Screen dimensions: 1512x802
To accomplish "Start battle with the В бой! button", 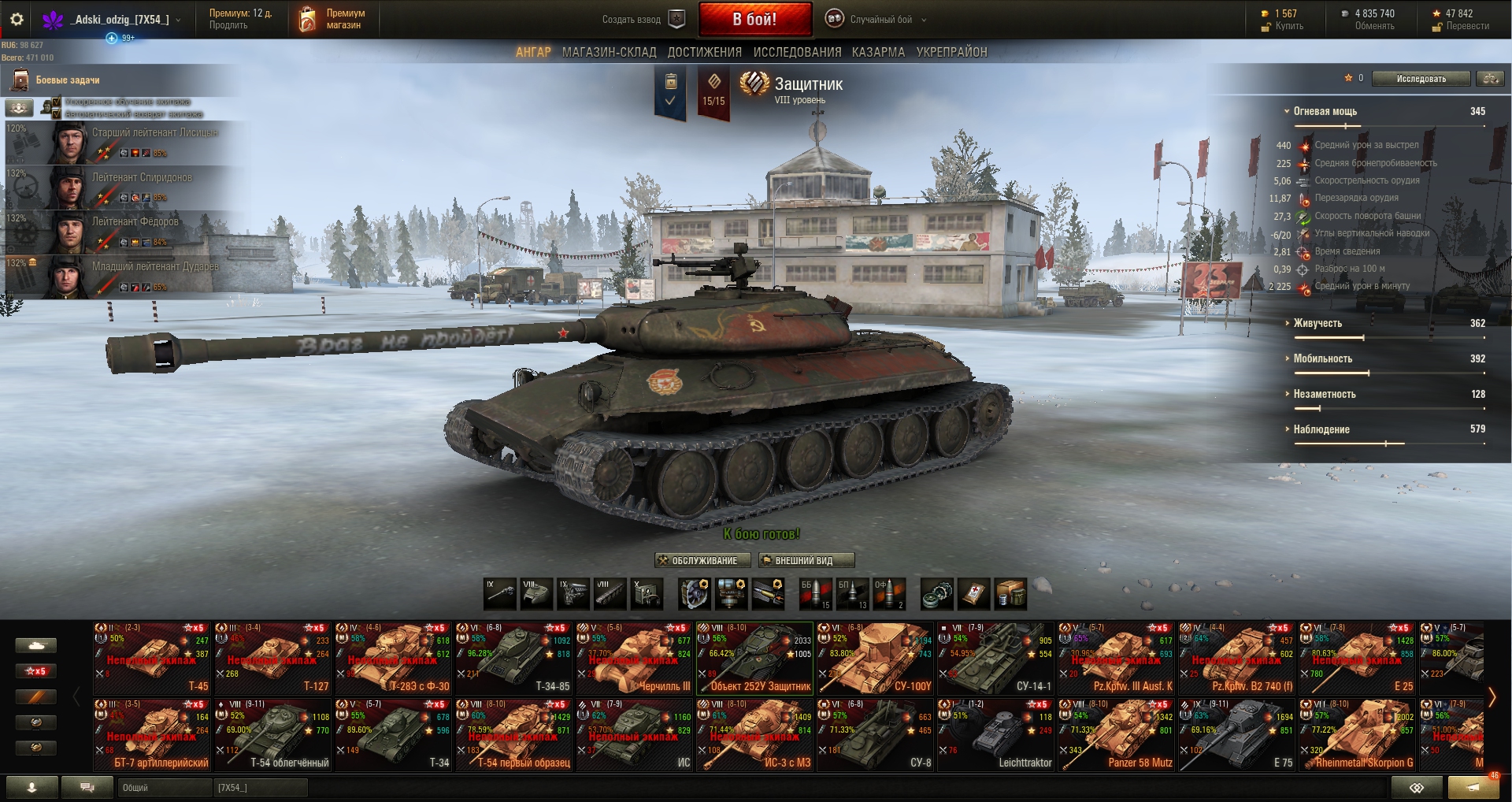I will 754,19.
